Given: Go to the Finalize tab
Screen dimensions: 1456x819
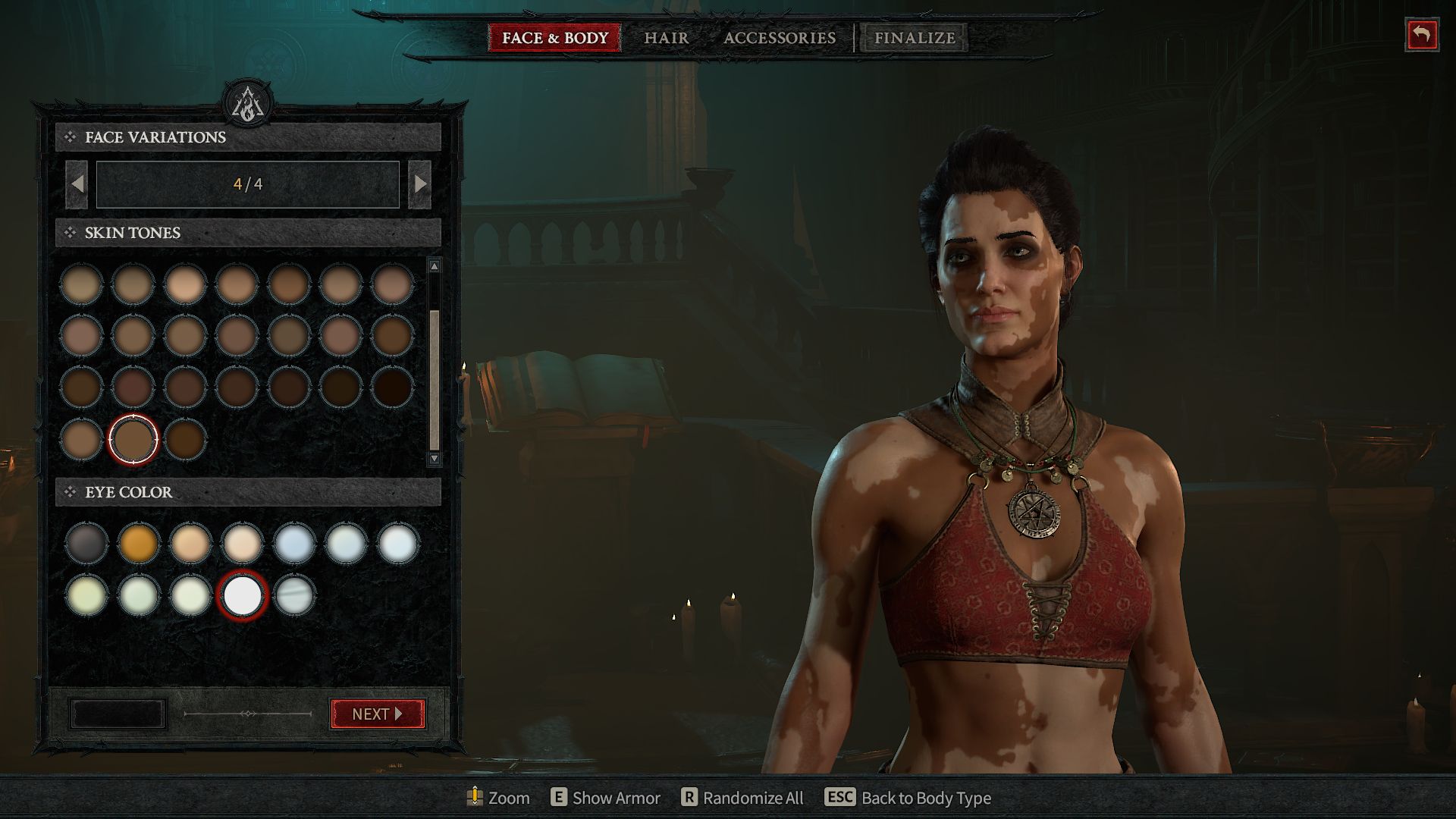Looking at the screenshot, I should coord(914,38).
